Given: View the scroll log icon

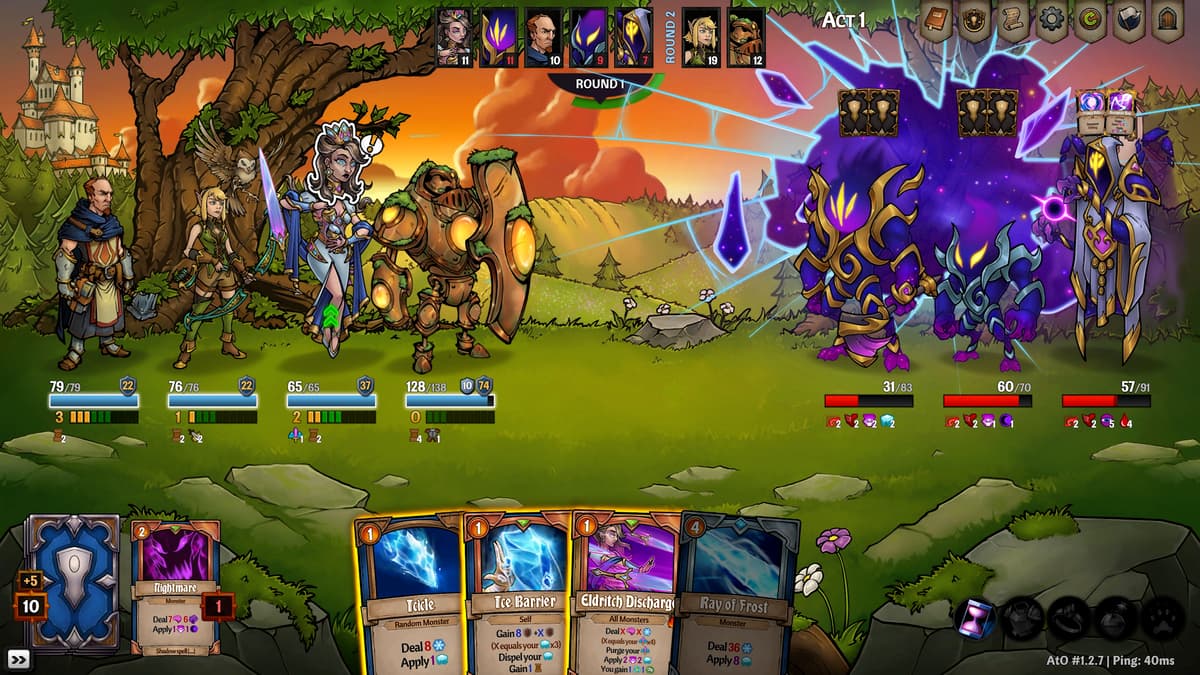Looking at the screenshot, I should [1013, 21].
